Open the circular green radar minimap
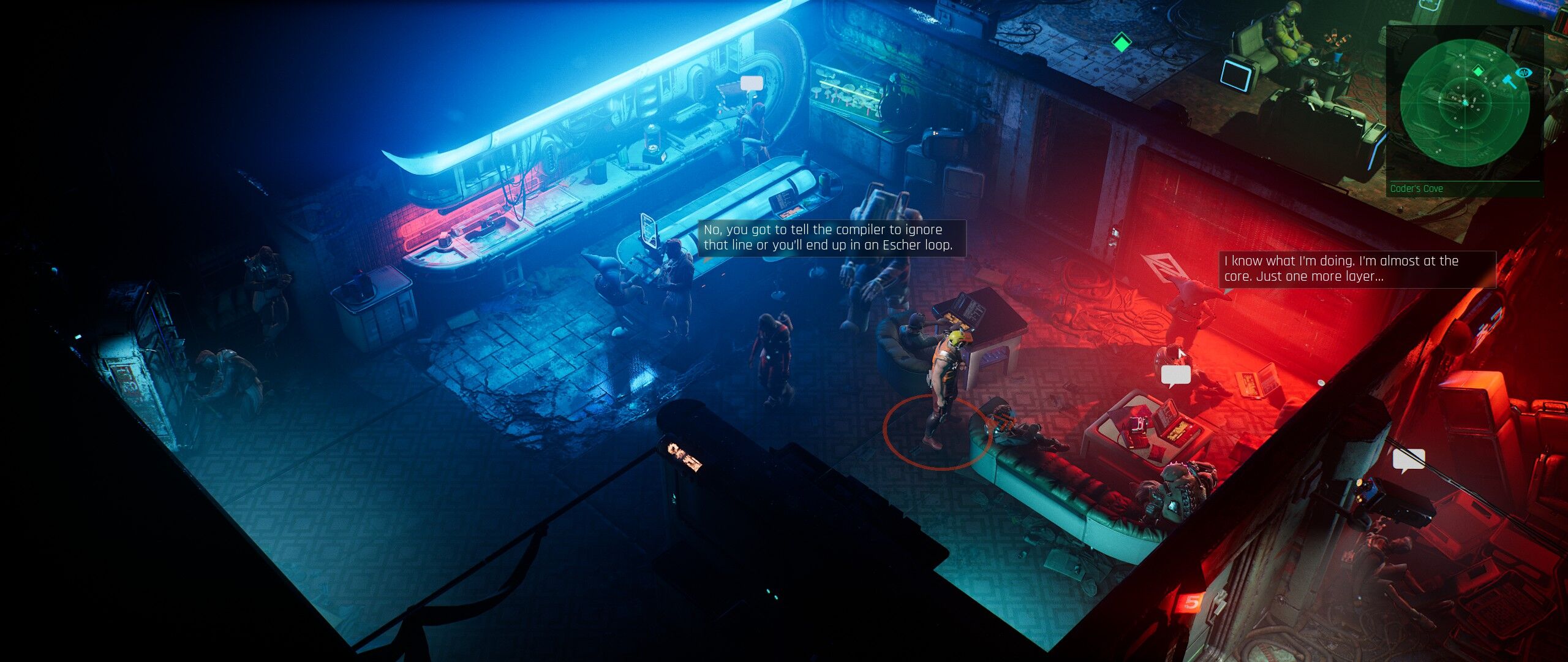This screenshot has width=1568, height=662. click(1464, 103)
